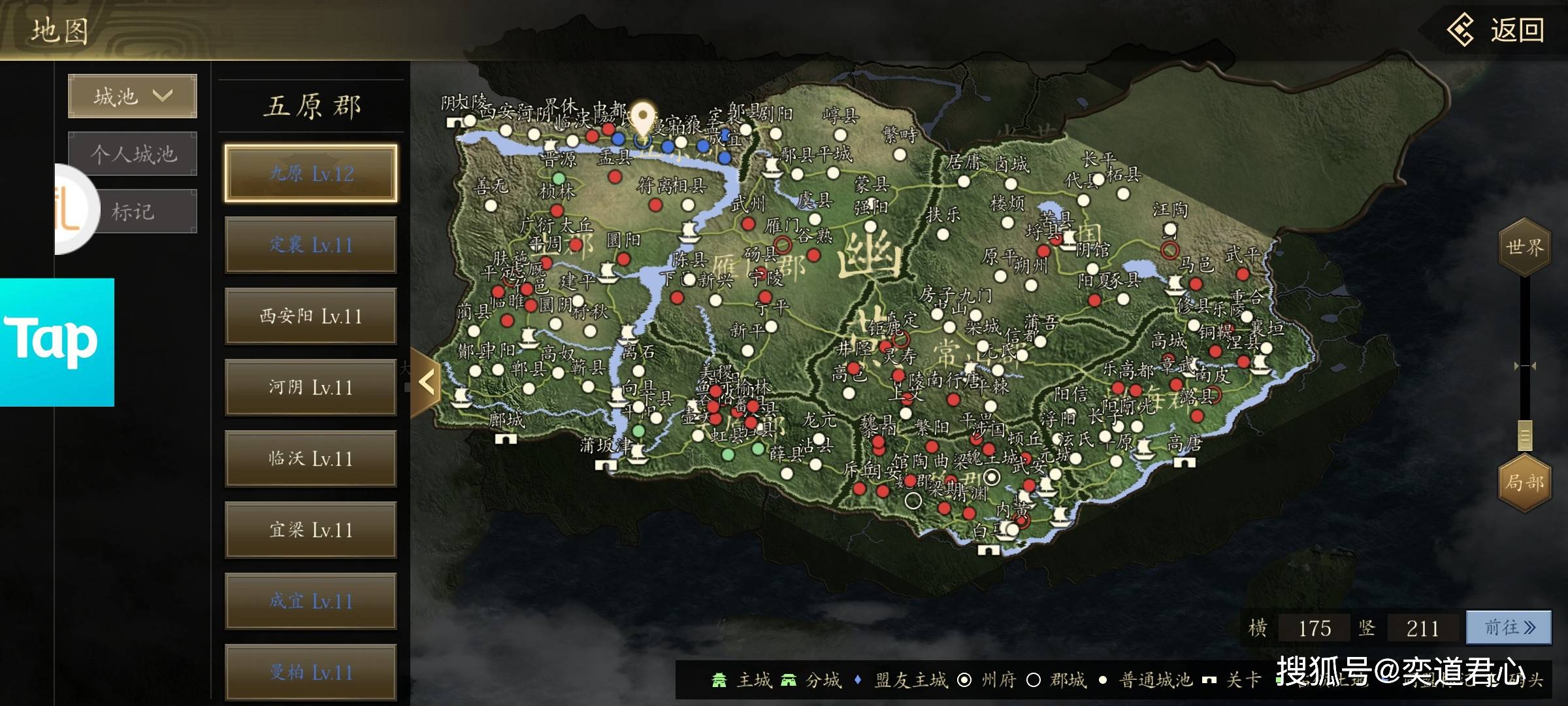
Task: Choose the 西安阳 Lv.11 entry
Action: (311, 316)
